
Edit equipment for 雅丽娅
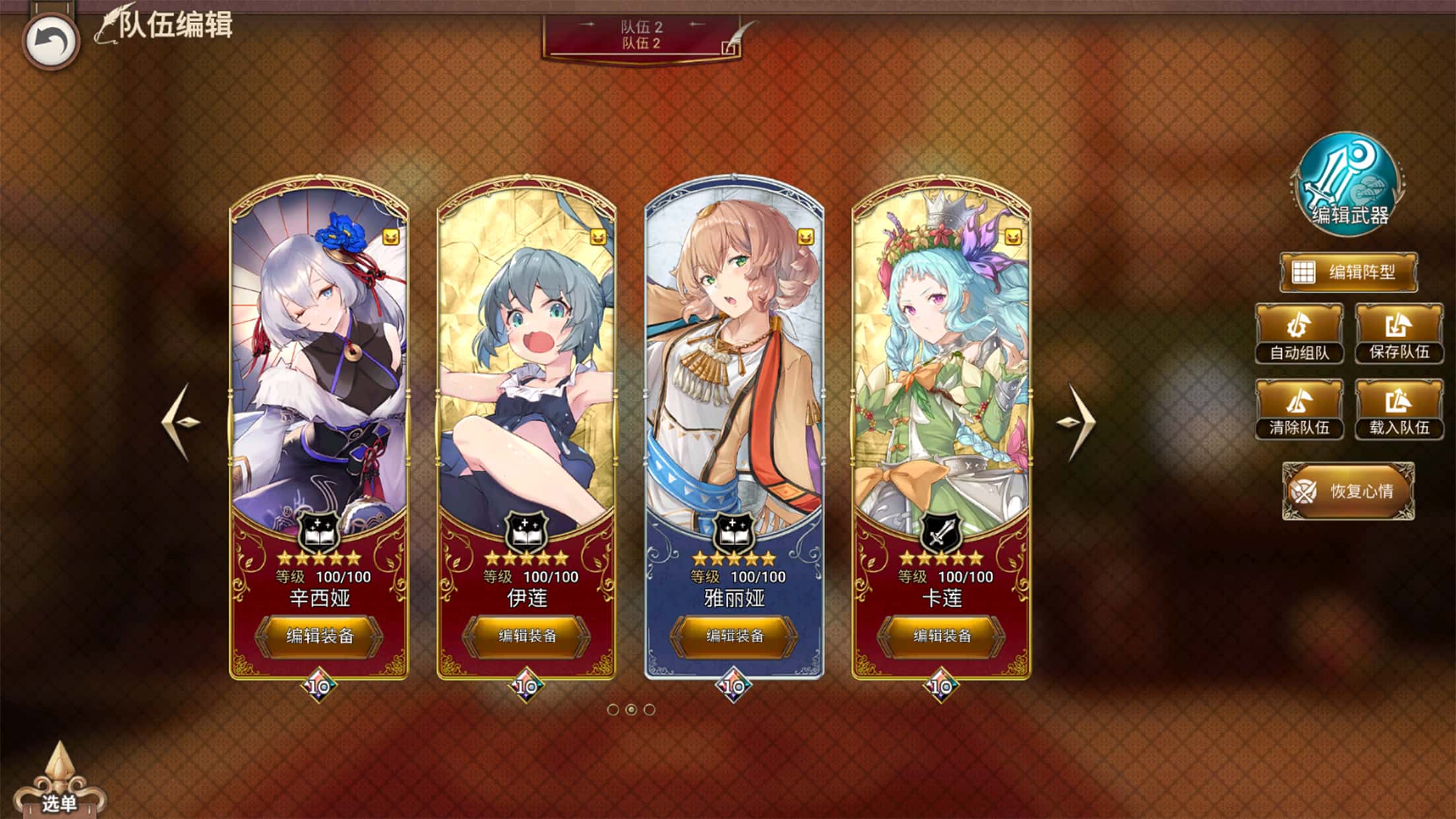tap(734, 636)
